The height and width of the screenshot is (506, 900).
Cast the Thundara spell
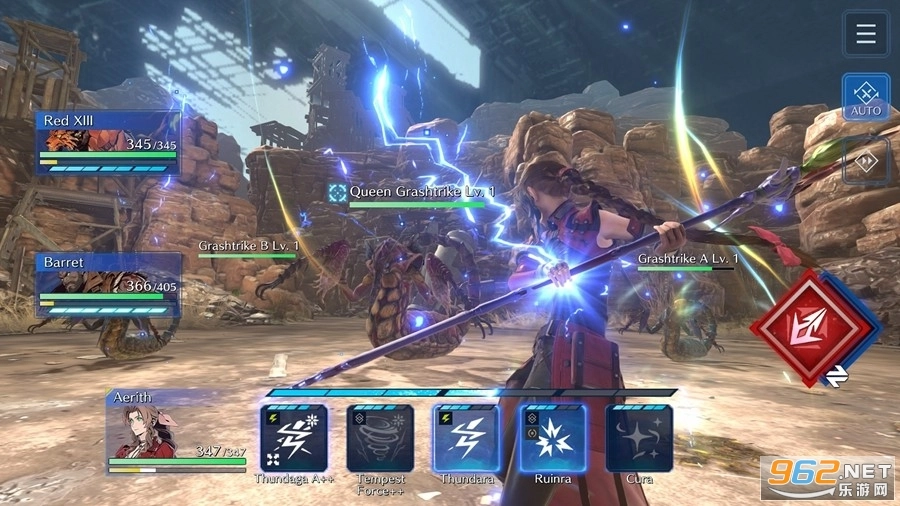[466, 438]
